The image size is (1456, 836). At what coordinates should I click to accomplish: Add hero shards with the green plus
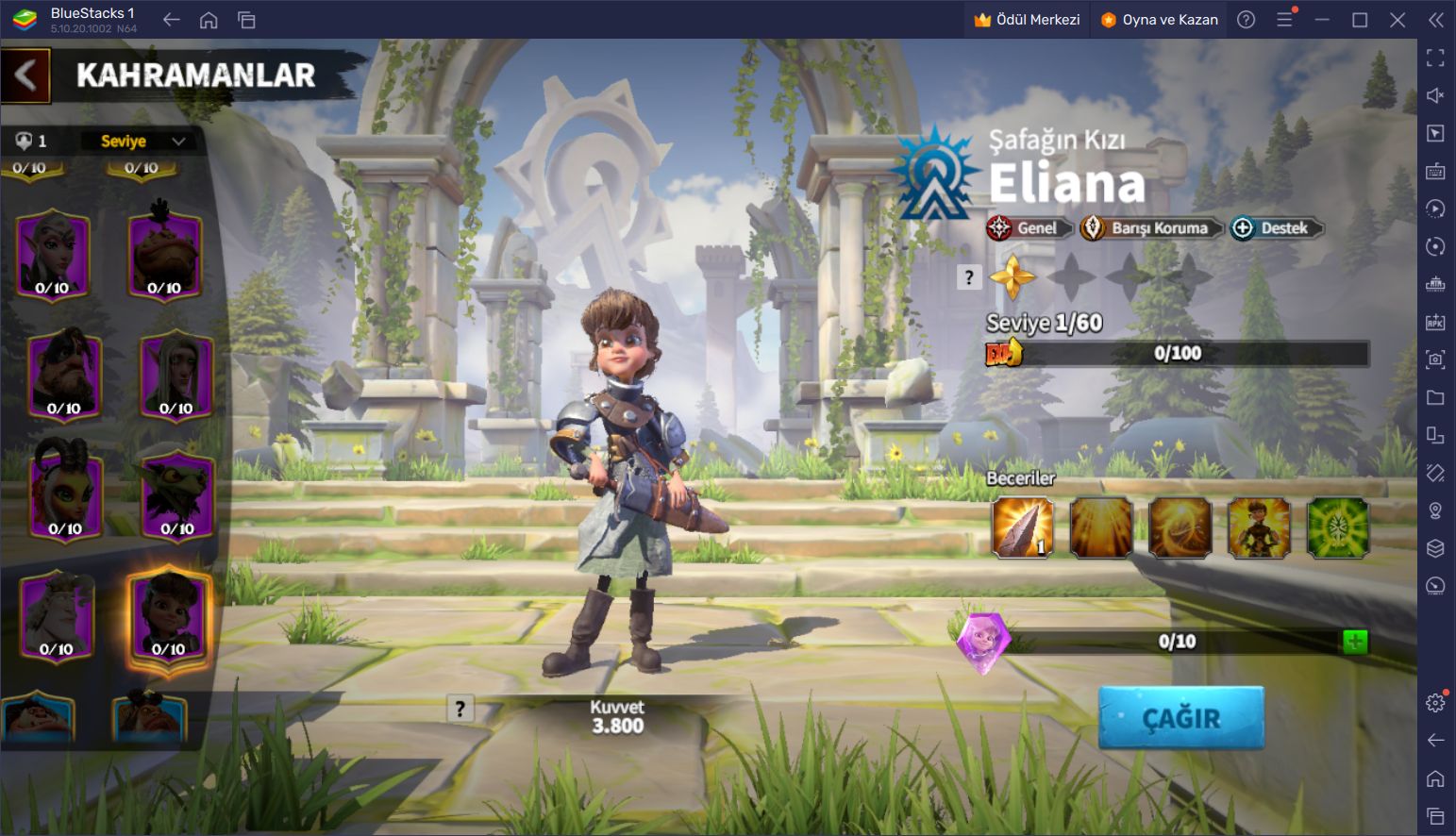click(x=1354, y=643)
